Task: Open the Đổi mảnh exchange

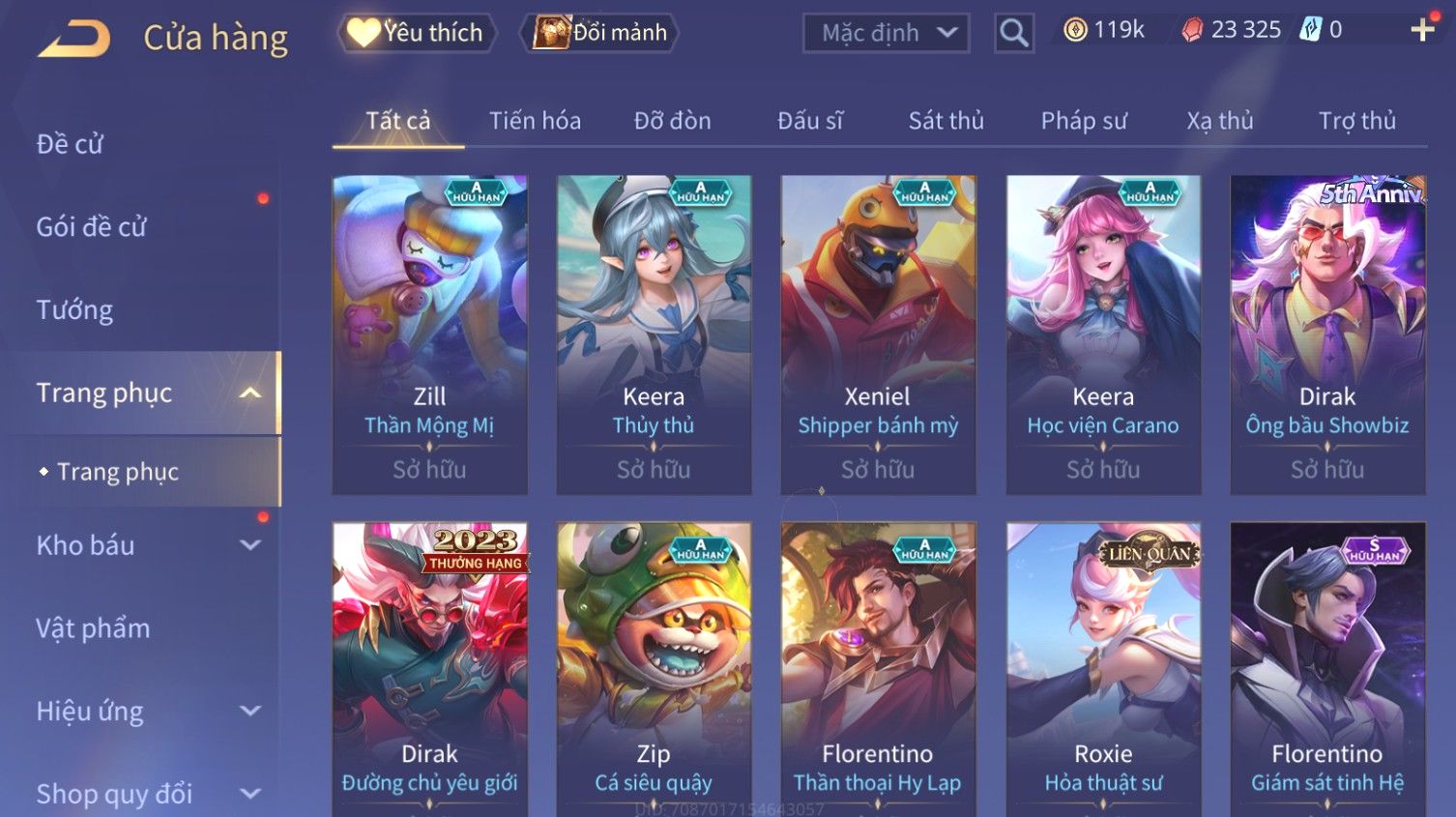Action: [600, 33]
